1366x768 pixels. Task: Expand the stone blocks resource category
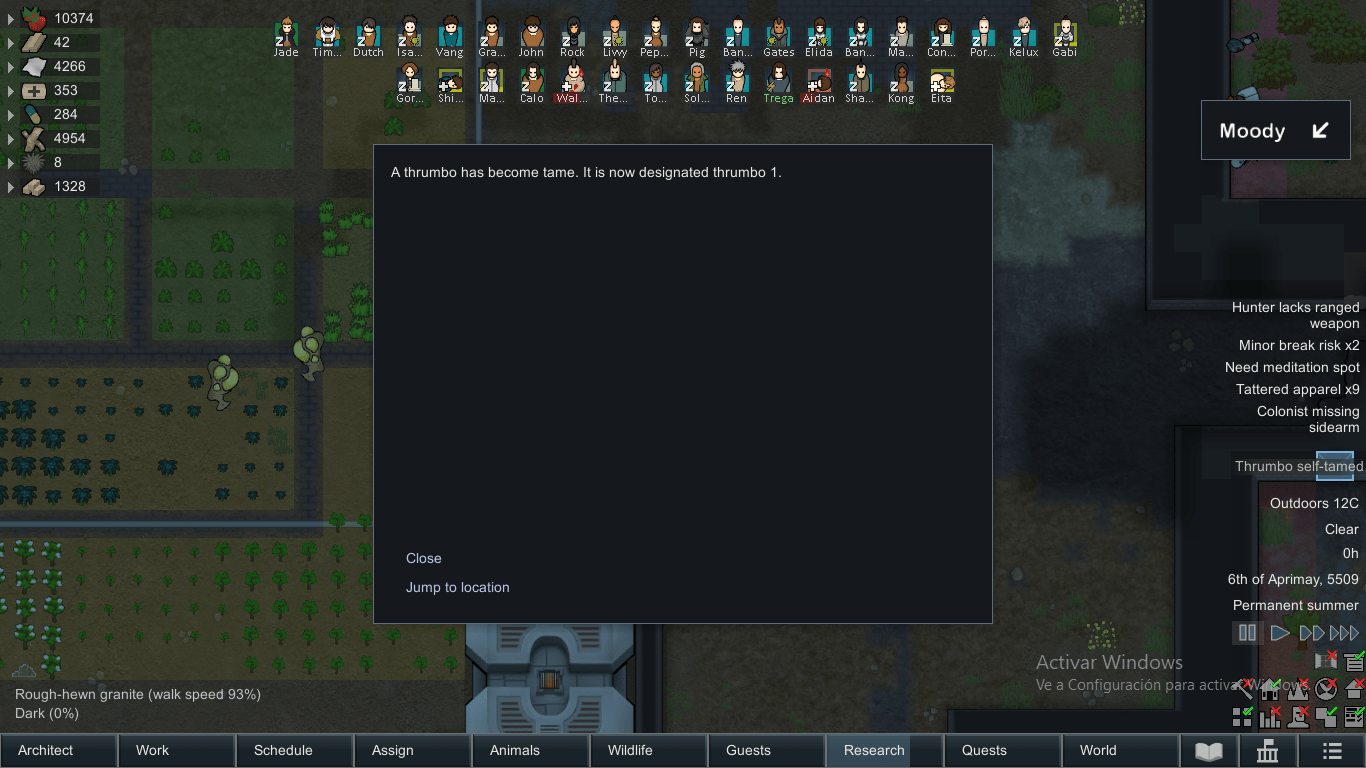[x=10, y=186]
